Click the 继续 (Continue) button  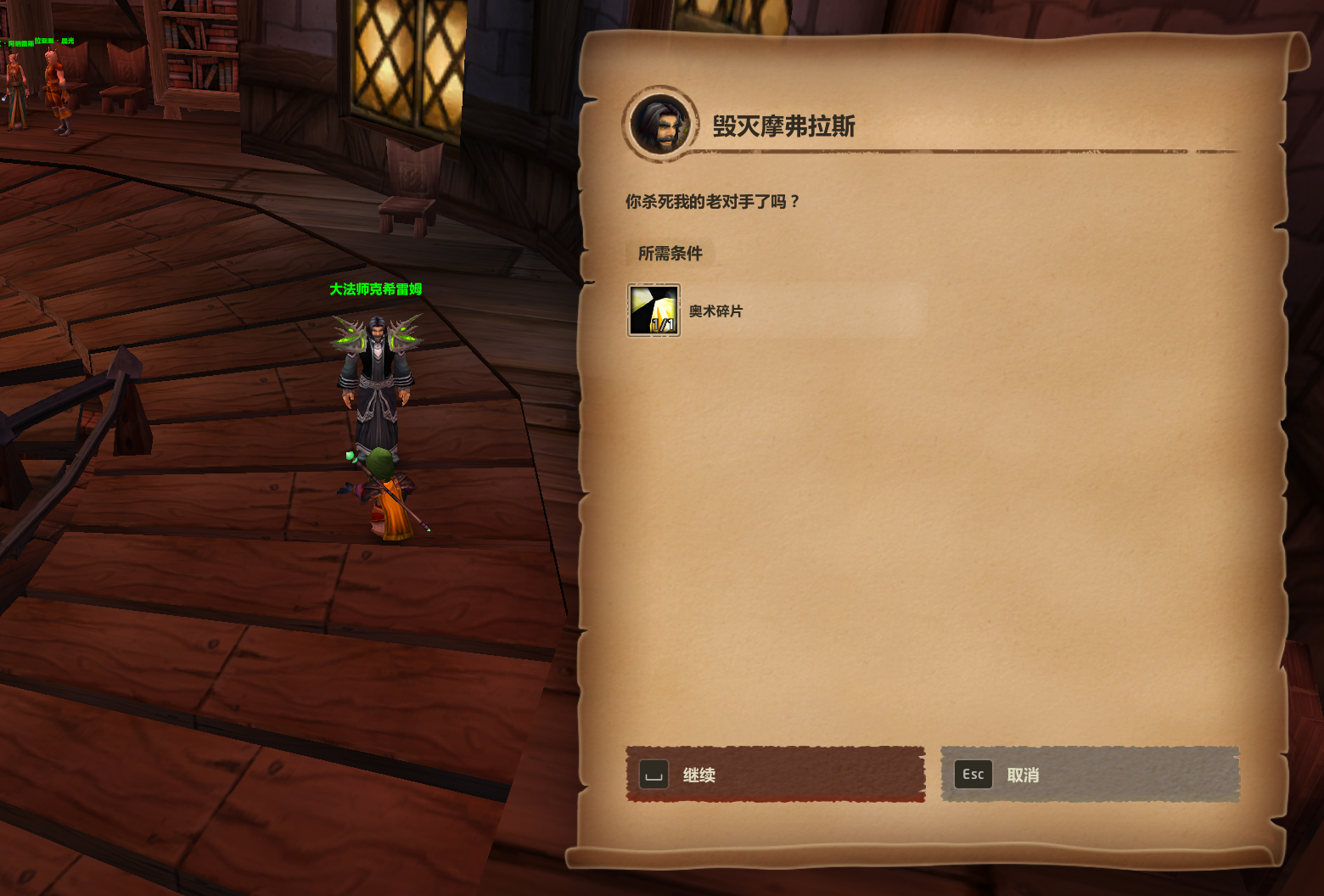pyautogui.click(x=775, y=775)
